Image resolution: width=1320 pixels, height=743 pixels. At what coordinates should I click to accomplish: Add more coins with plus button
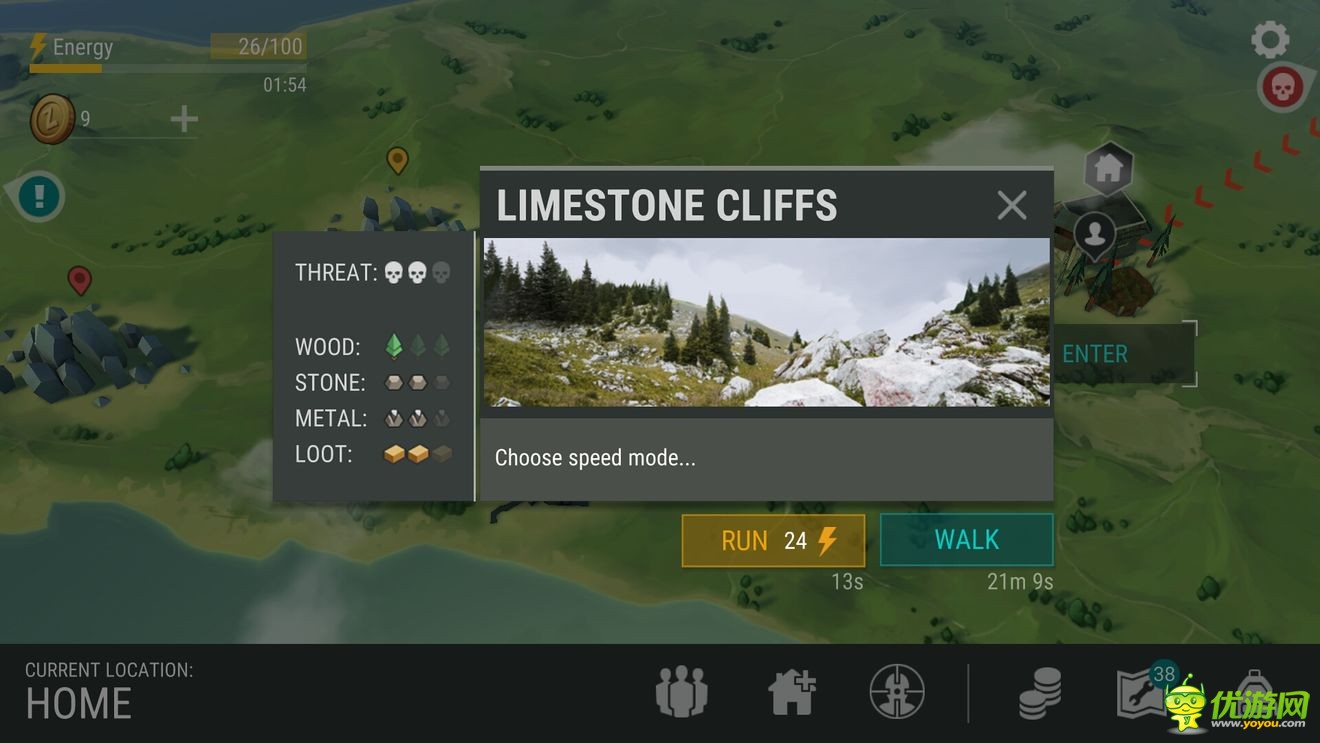[184, 120]
